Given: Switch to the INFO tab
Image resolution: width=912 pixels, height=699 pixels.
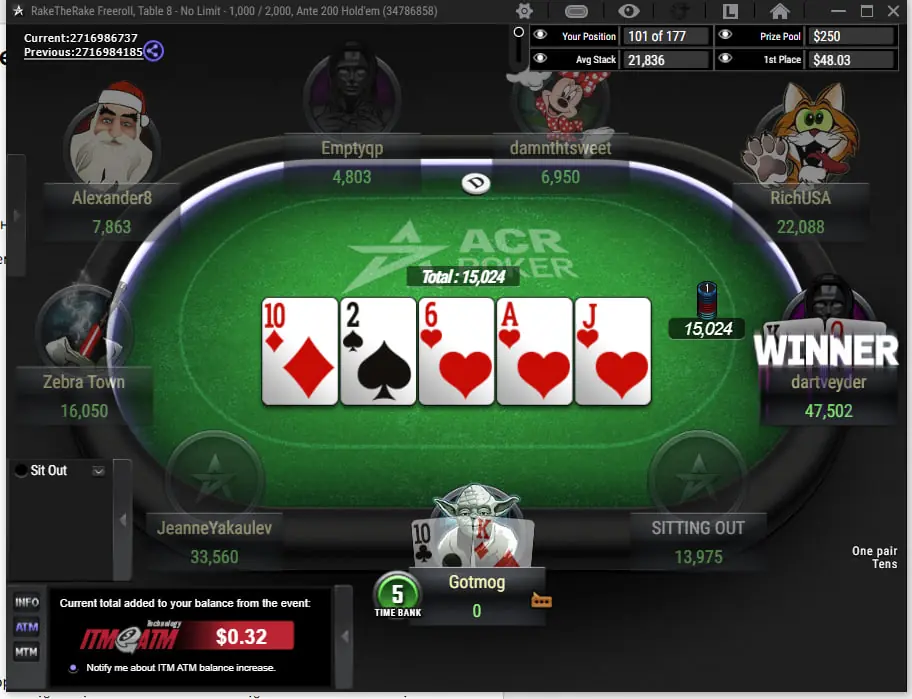Looking at the screenshot, I should pos(27,602).
